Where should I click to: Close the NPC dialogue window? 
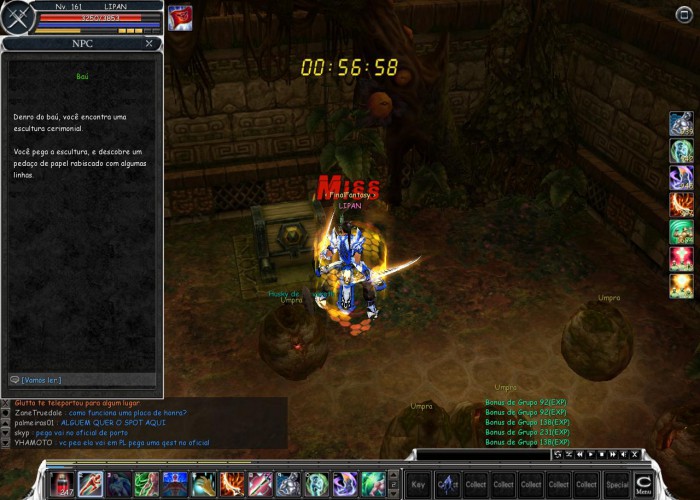point(149,44)
